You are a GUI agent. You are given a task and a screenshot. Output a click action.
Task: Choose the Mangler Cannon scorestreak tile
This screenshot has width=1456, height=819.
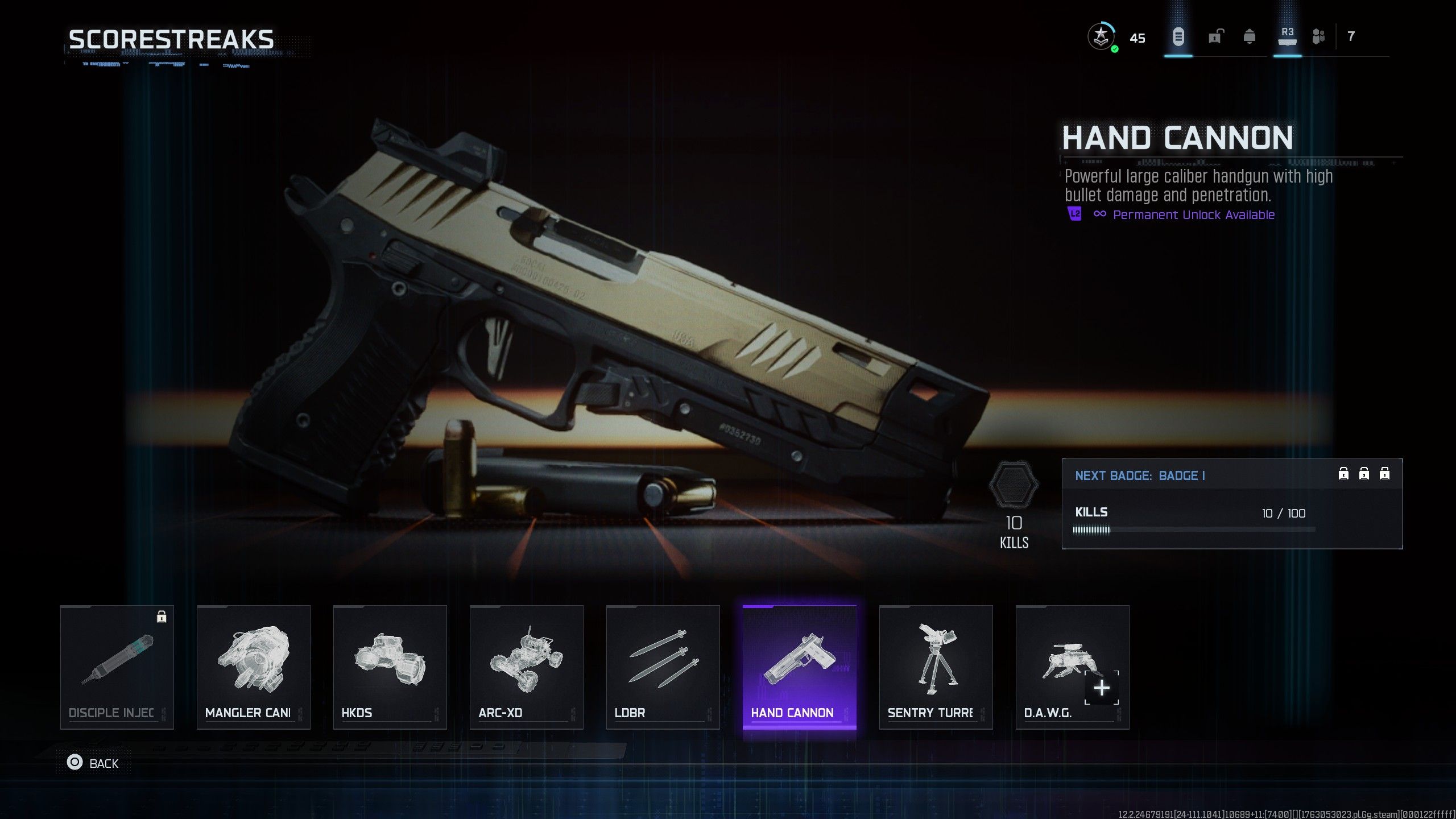[x=254, y=667]
